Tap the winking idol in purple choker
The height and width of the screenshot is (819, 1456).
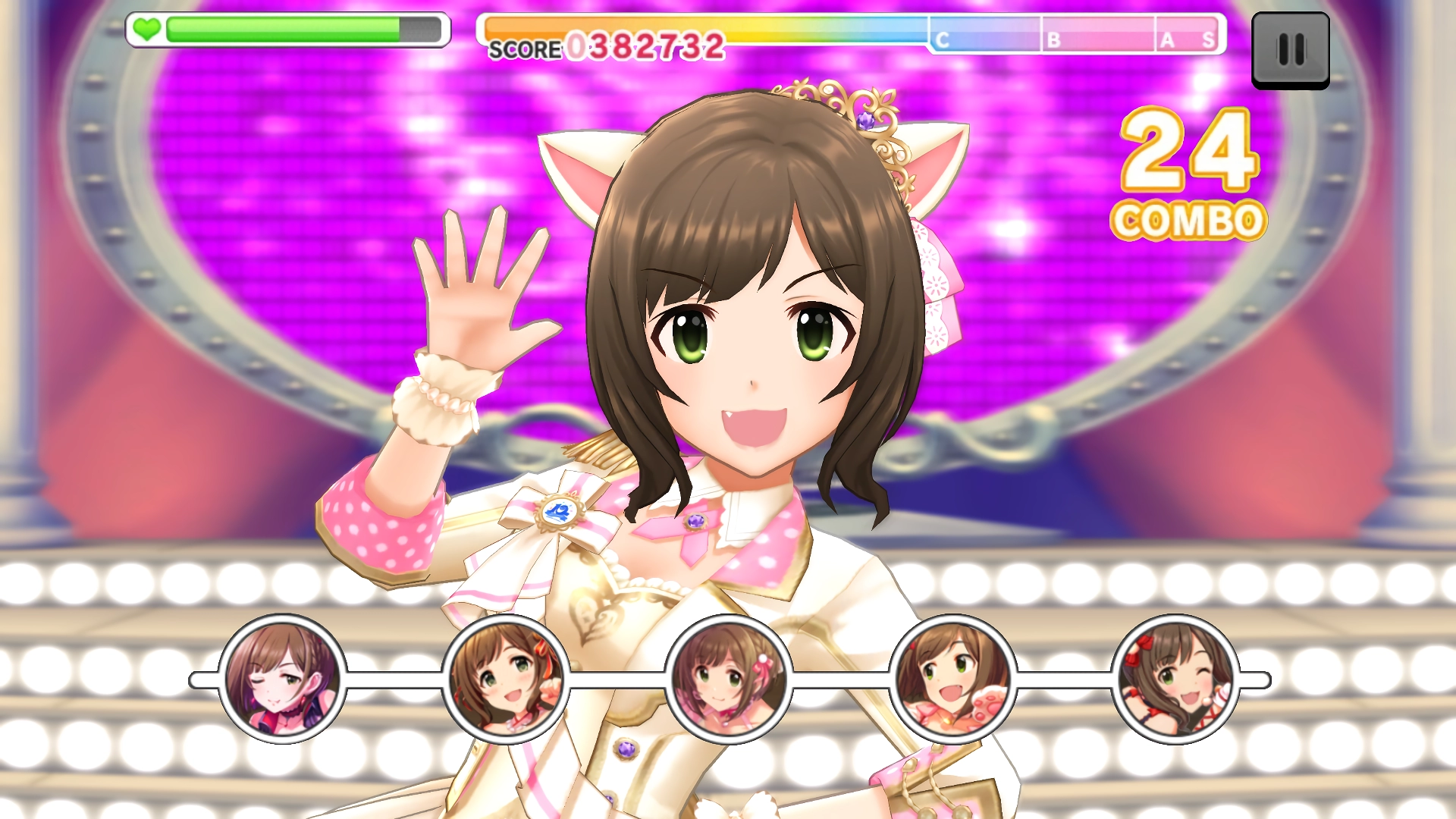click(282, 679)
